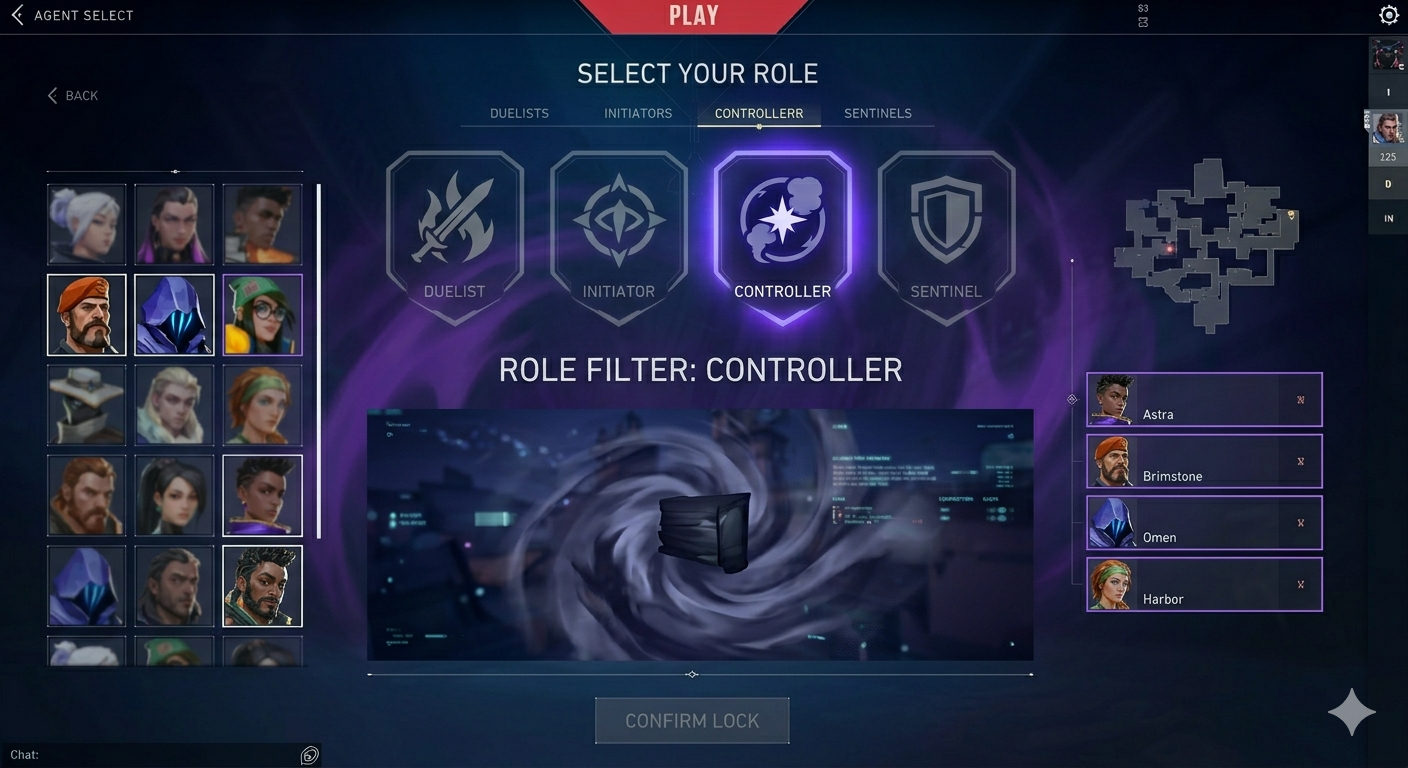Pick the Controller role badge
Screen dimensions: 1408x768
coord(782,237)
